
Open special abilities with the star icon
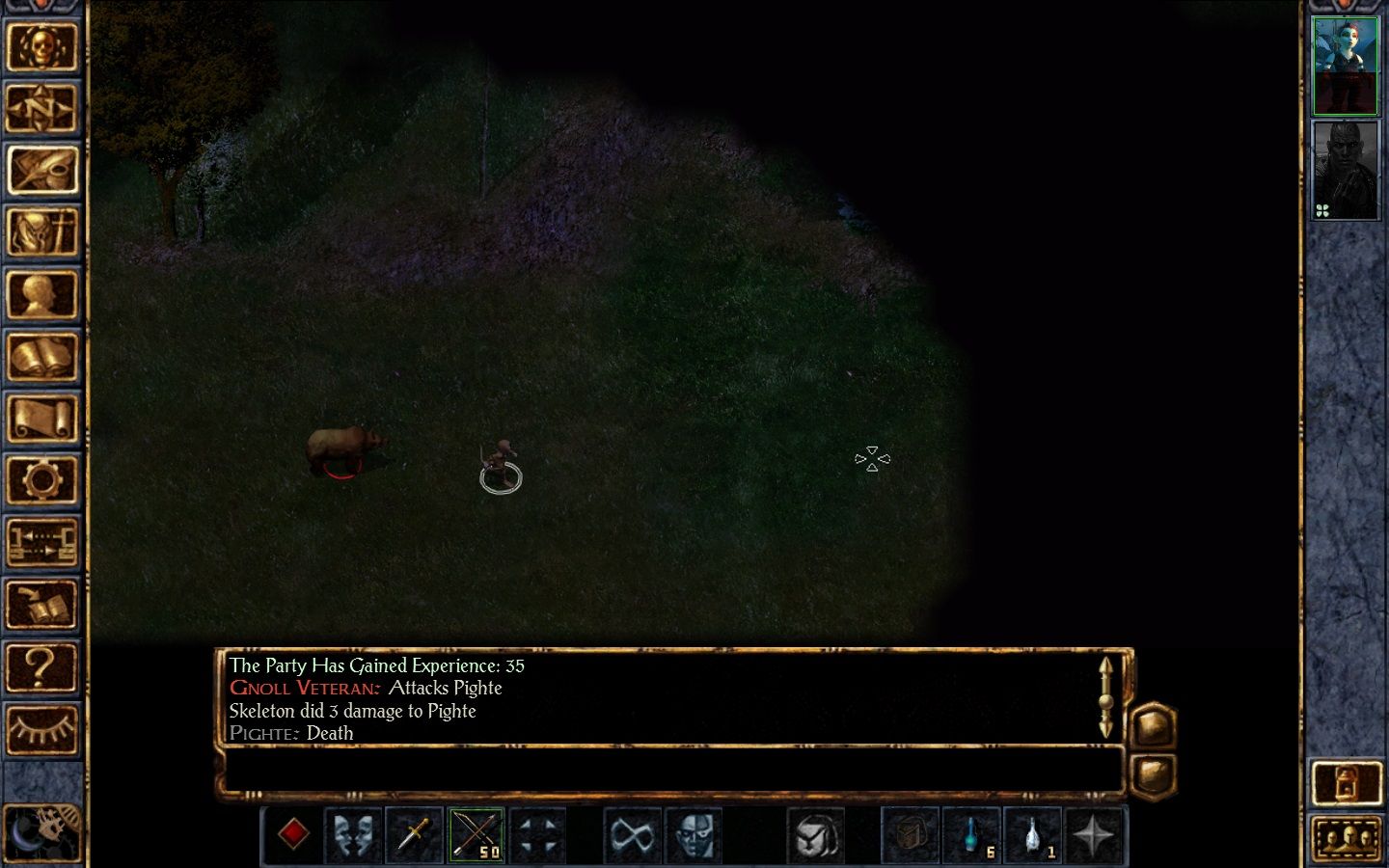(x=1093, y=834)
